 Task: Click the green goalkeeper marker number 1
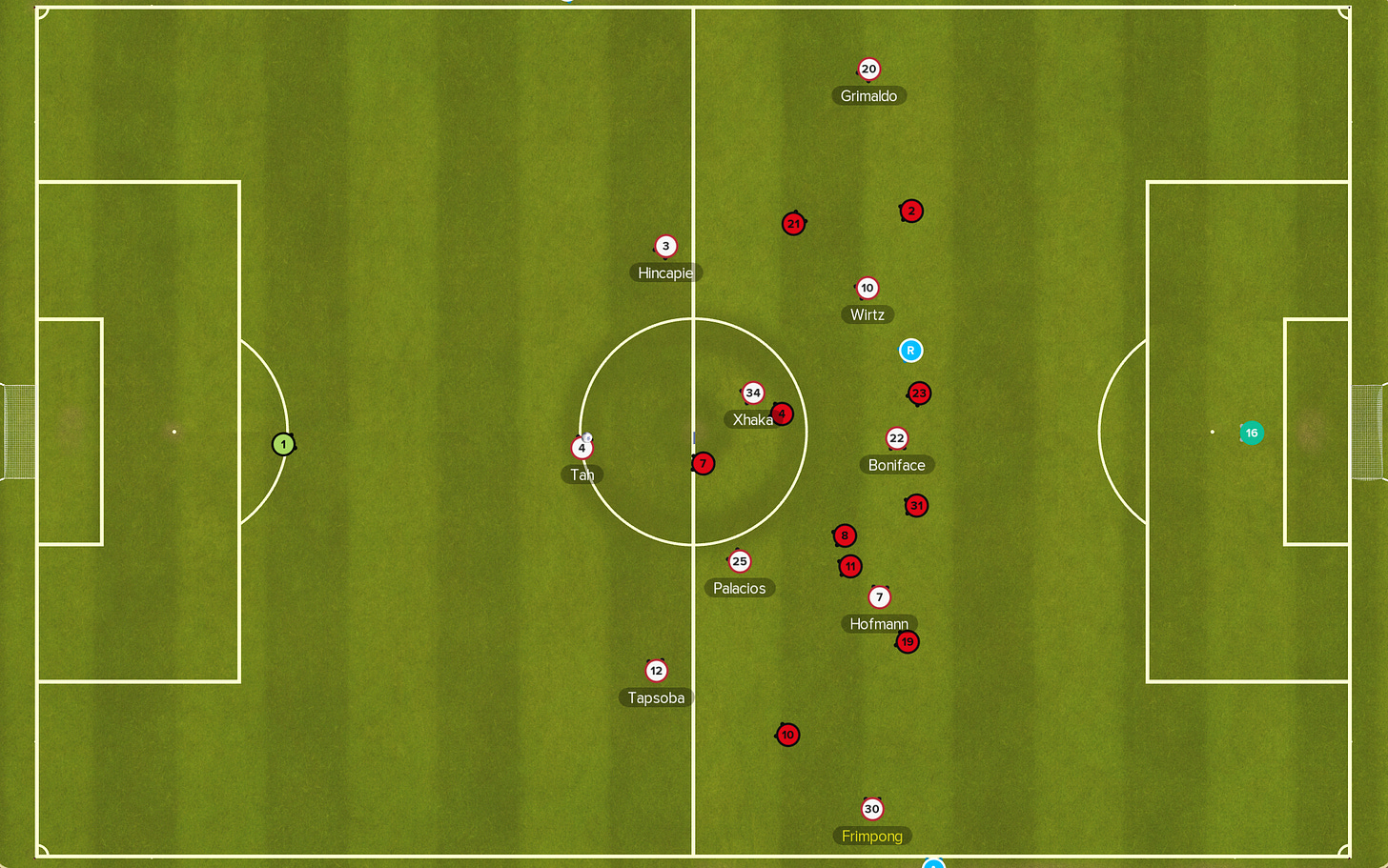click(282, 443)
